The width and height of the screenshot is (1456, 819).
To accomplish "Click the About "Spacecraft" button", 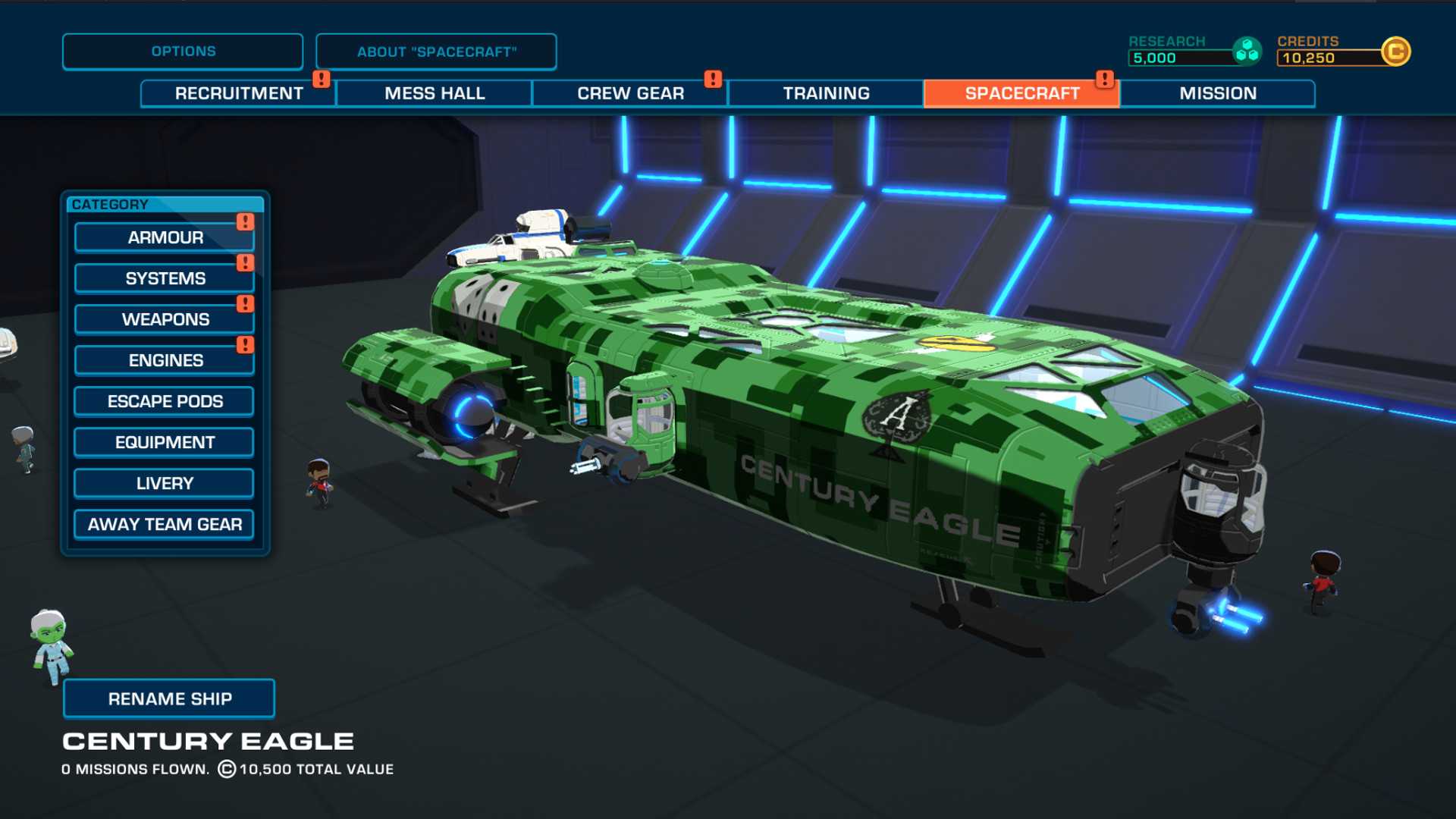I will coord(437,51).
